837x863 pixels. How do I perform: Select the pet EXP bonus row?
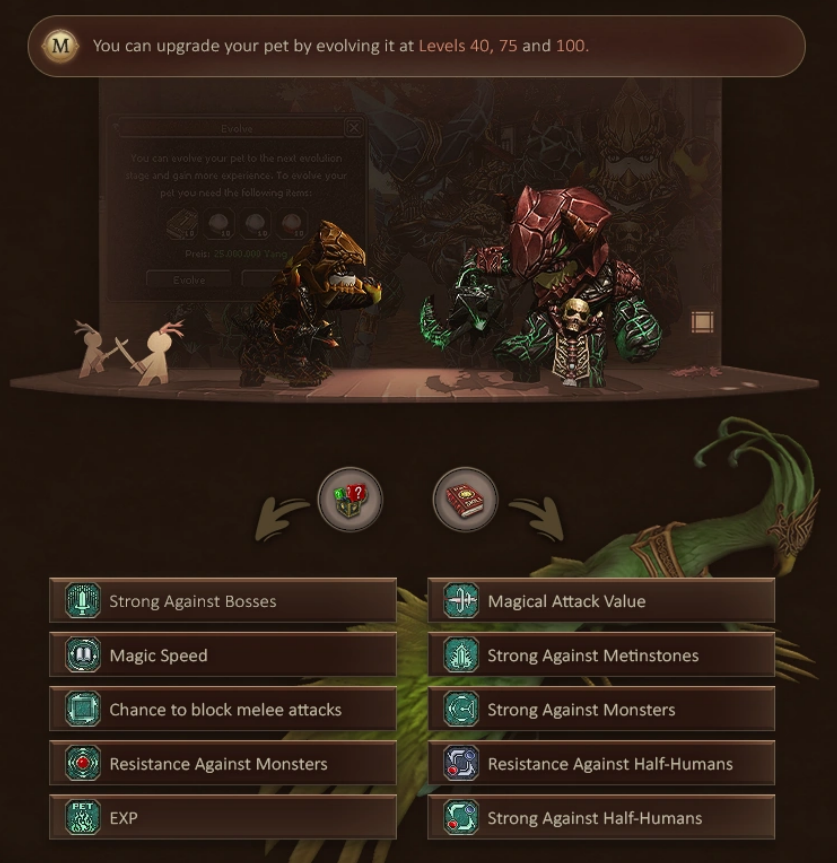(x=223, y=818)
